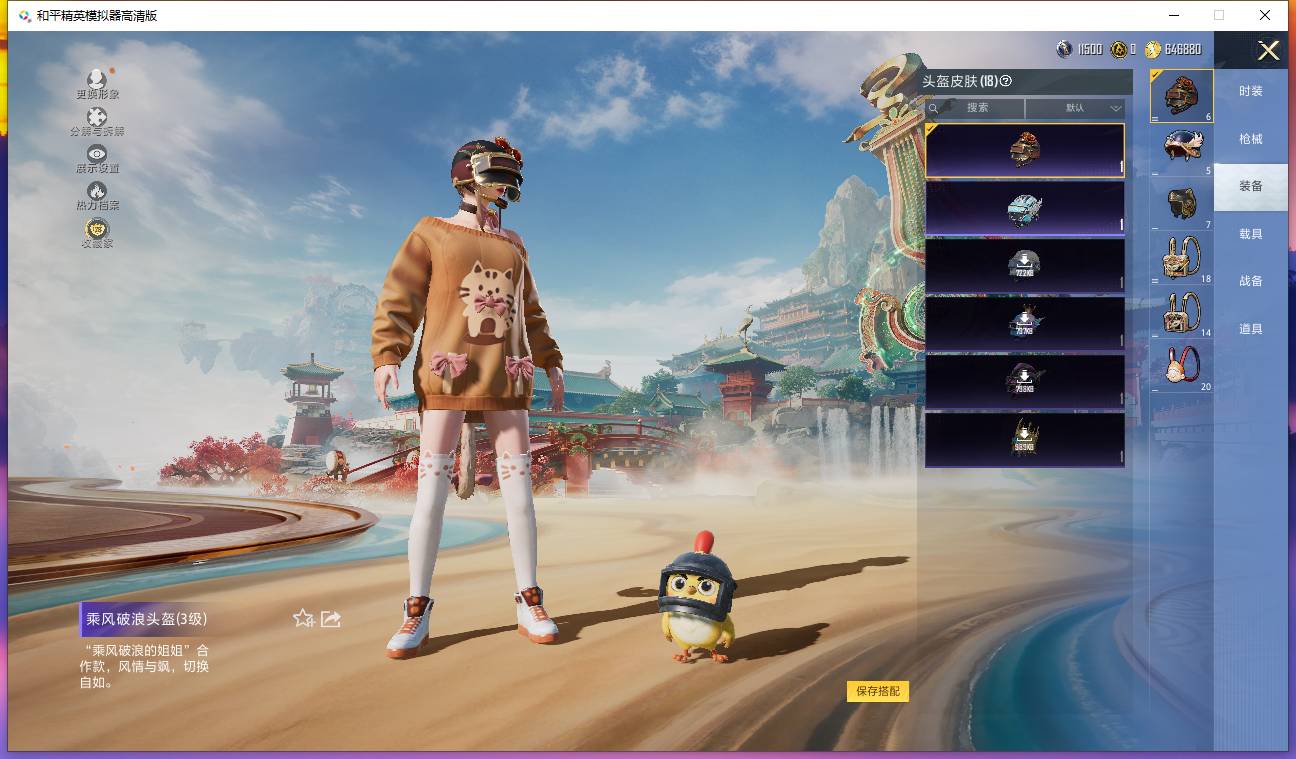Choose the light blue helmet skin row
This screenshot has width=1296, height=759.
[x=1024, y=208]
